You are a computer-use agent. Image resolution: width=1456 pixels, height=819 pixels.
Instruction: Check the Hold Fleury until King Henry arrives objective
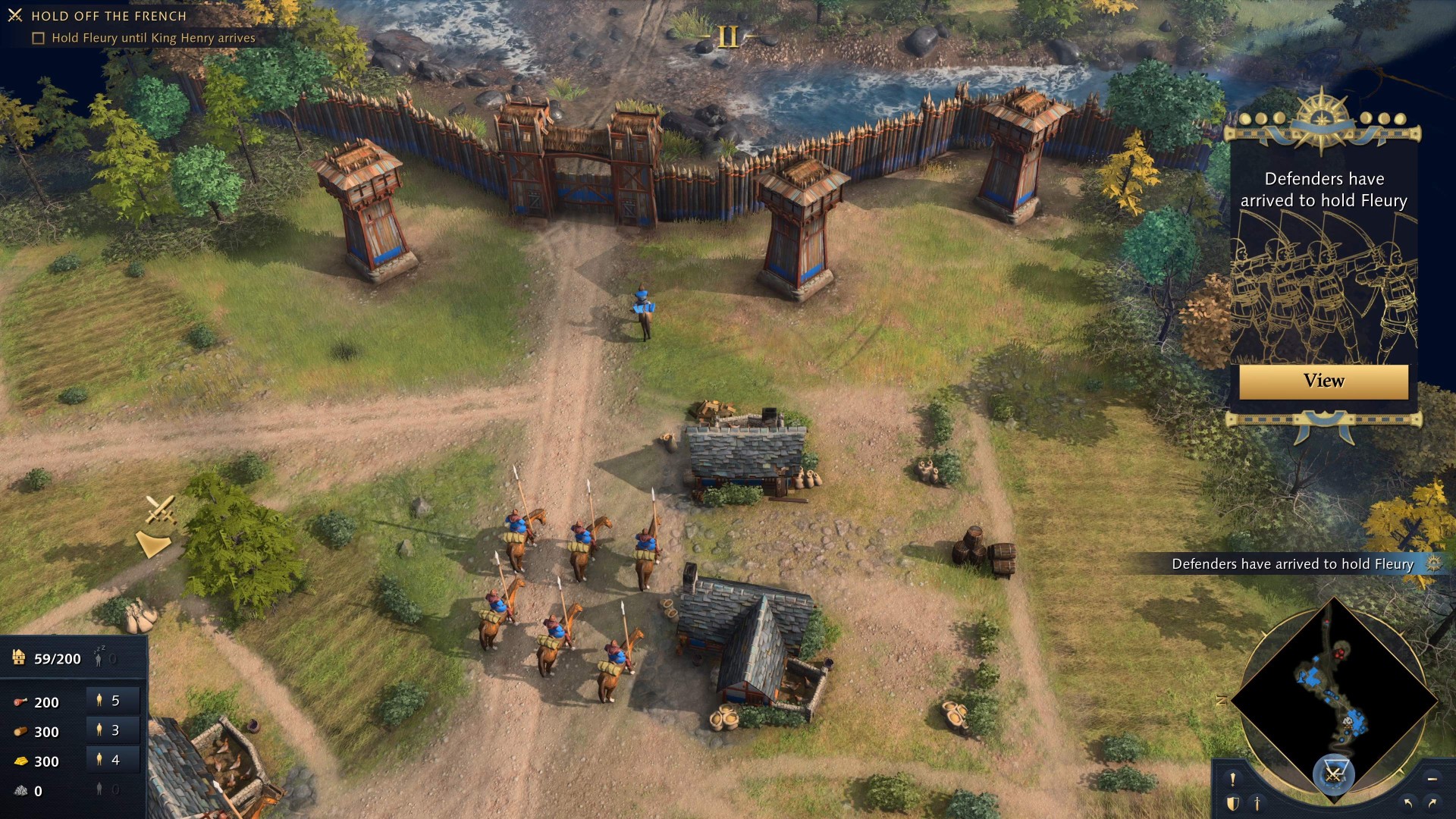click(37, 37)
